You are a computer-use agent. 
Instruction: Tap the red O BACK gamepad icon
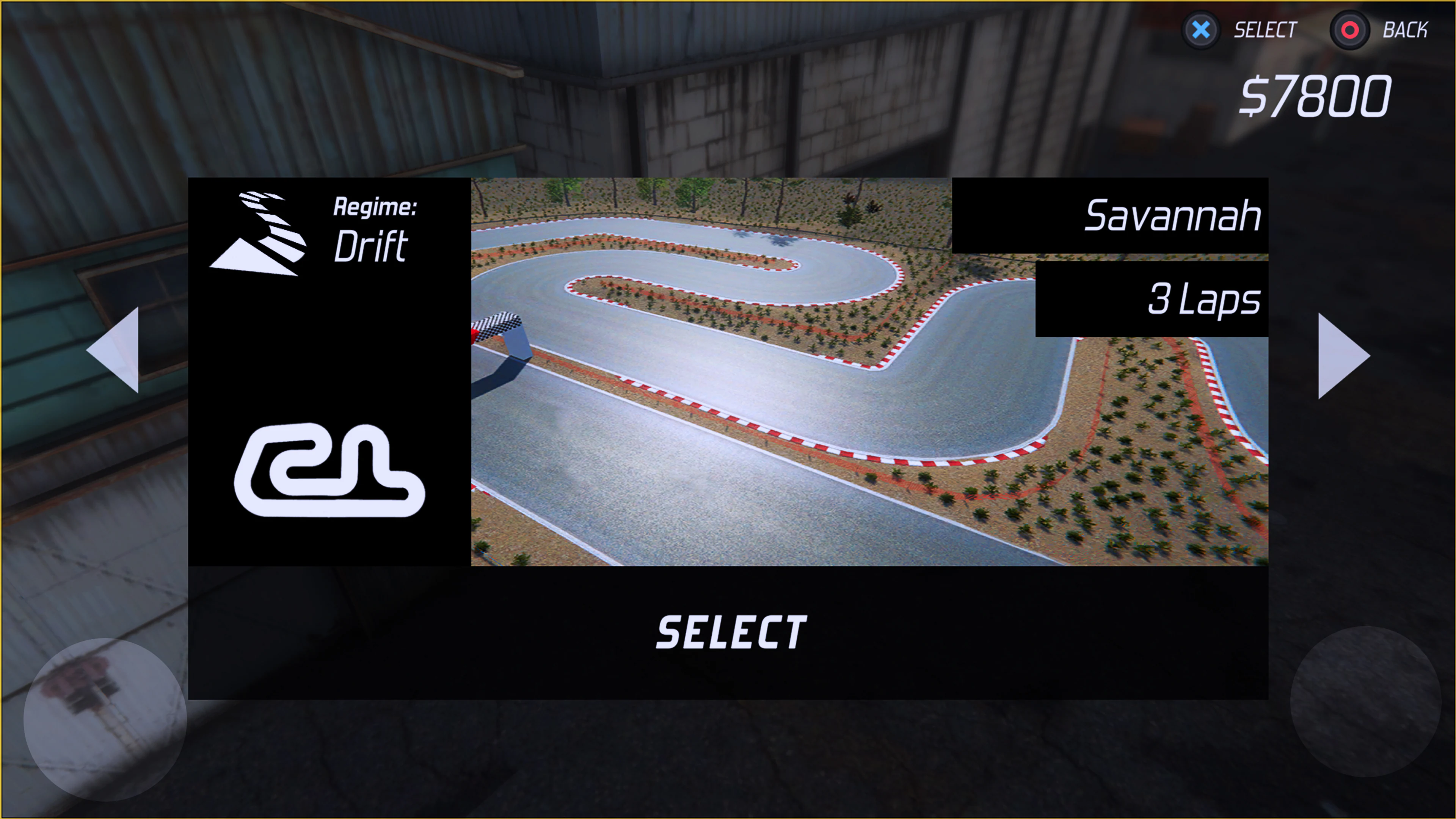point(1351,30)
